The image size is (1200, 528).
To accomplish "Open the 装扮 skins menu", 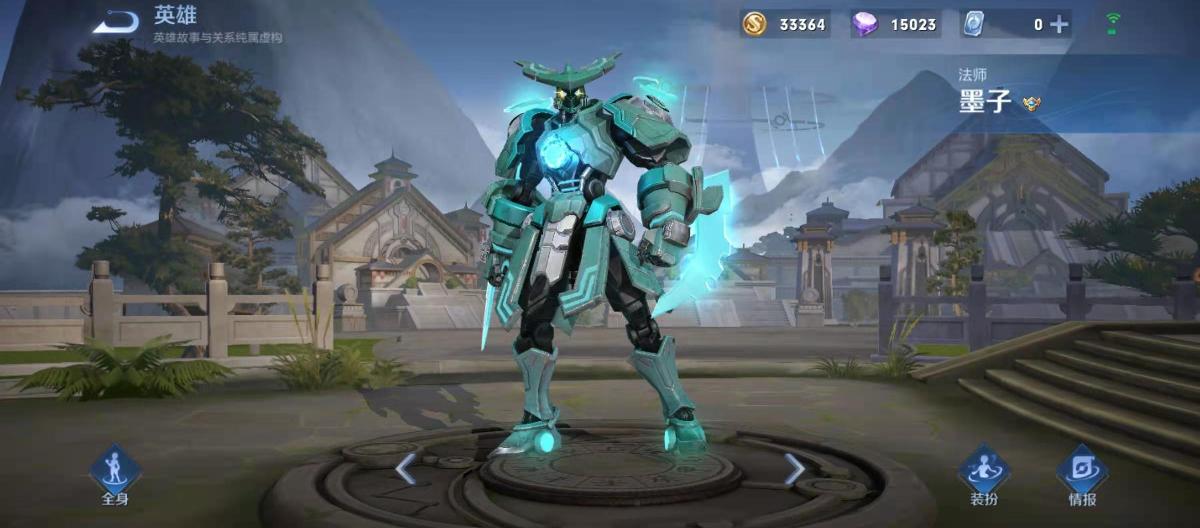I will tap(984, 472).
